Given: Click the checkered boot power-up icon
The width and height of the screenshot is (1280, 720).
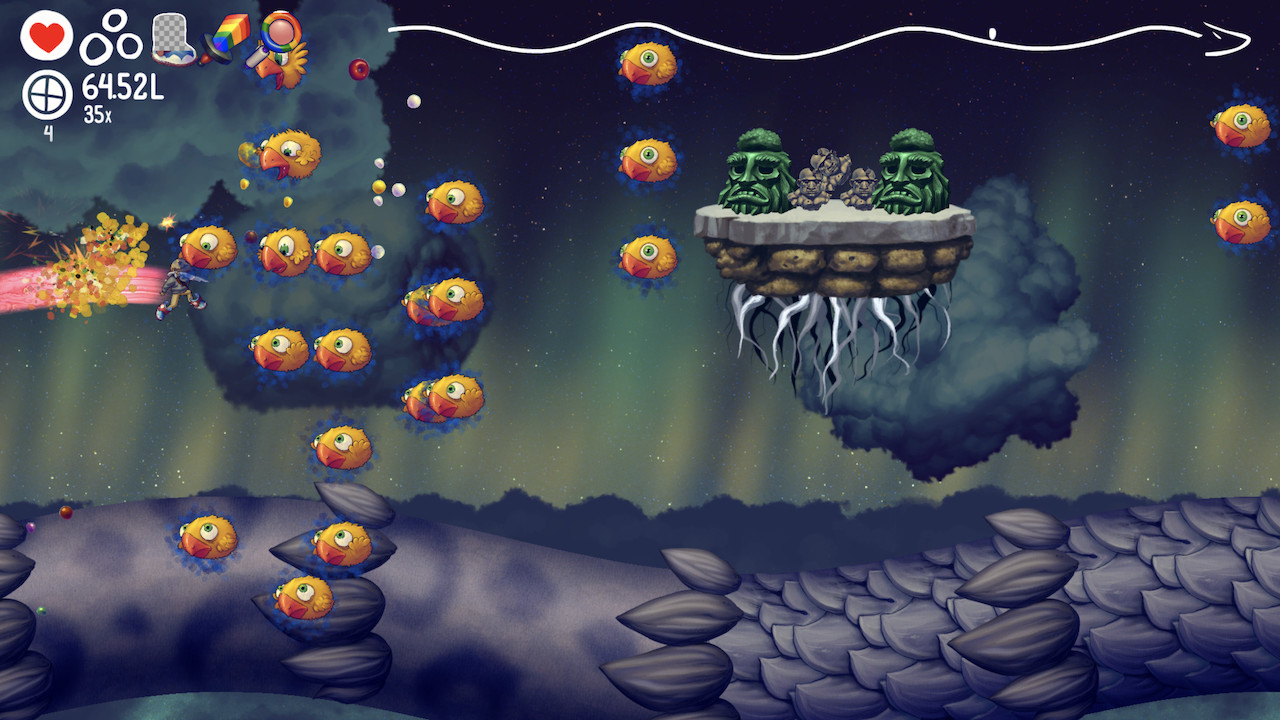Looking at the screenshot, I should point(174,38).
